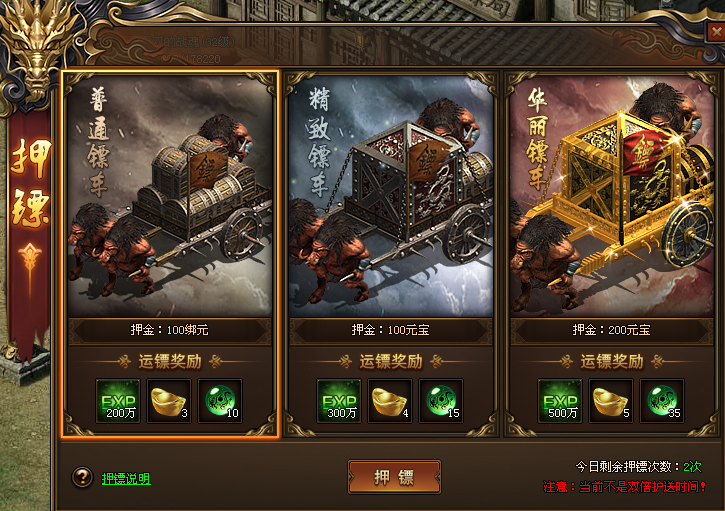
Task: View the 200万 EXP reward icon
Action: click(x=118, y=401)
